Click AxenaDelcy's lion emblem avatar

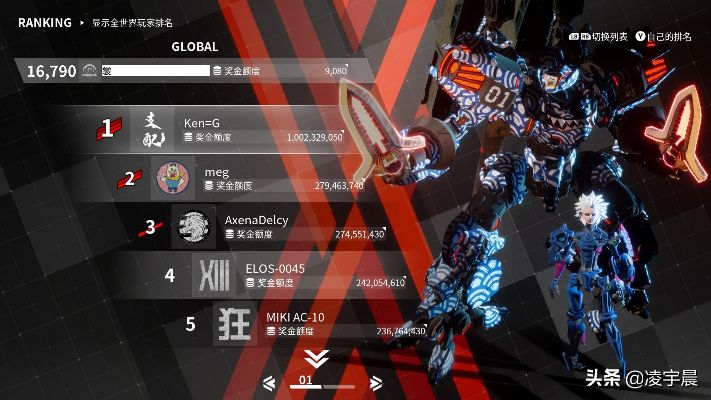pyautogui.click(x=193, y=227)
